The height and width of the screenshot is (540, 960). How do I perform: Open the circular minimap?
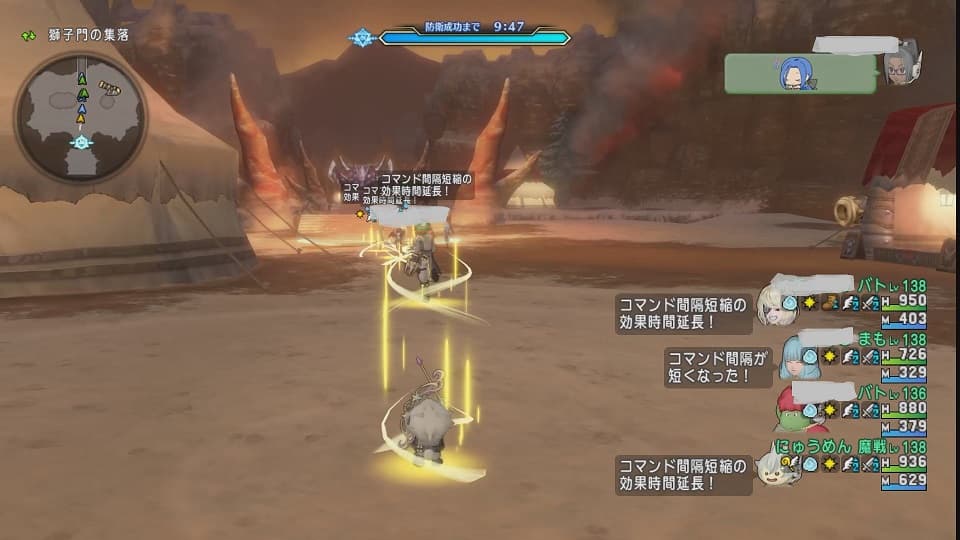80,117
